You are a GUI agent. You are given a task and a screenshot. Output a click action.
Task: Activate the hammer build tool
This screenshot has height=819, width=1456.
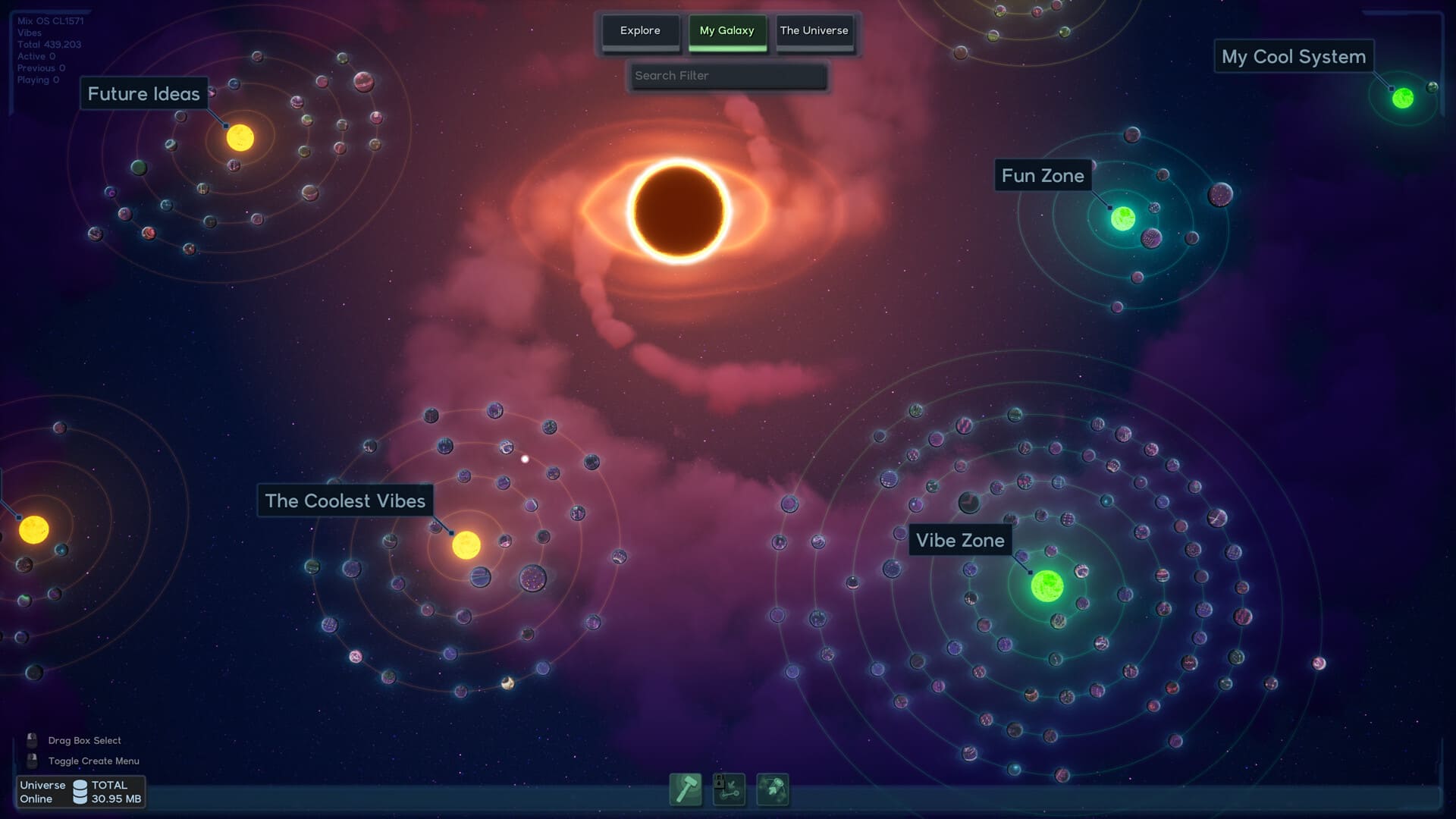tap(686, 789)
